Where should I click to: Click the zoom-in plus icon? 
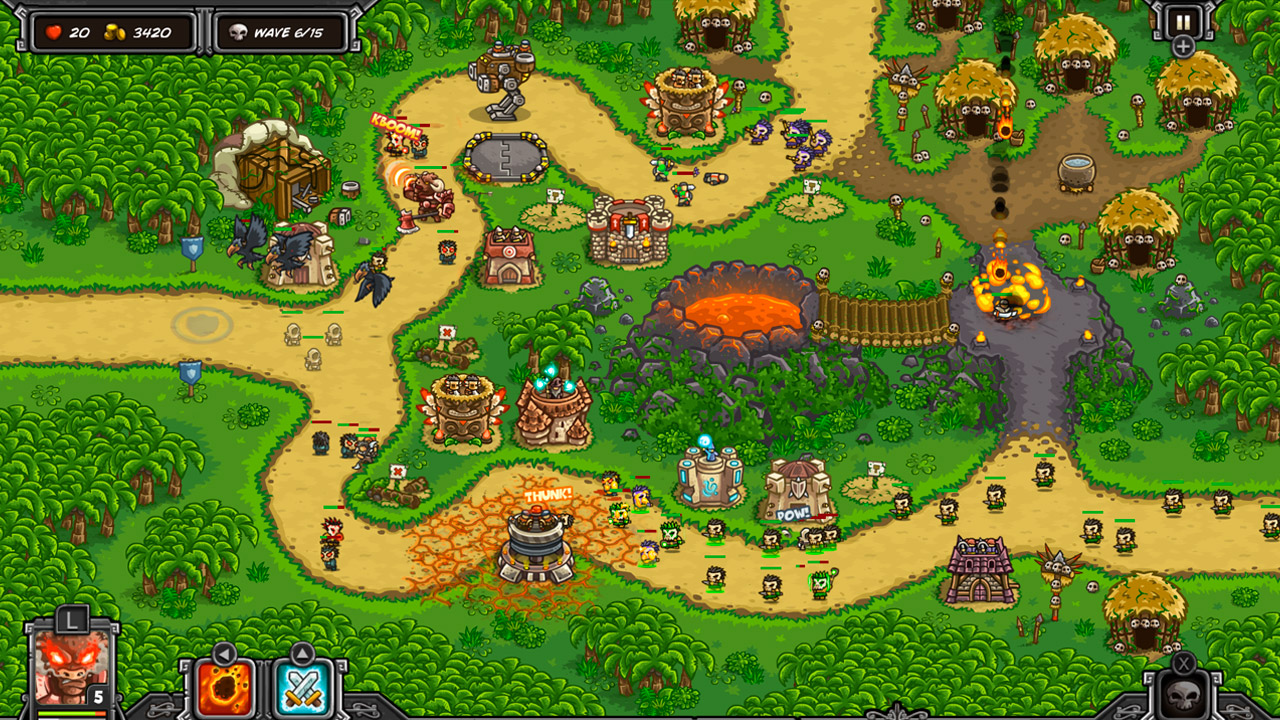point(1184,45)
